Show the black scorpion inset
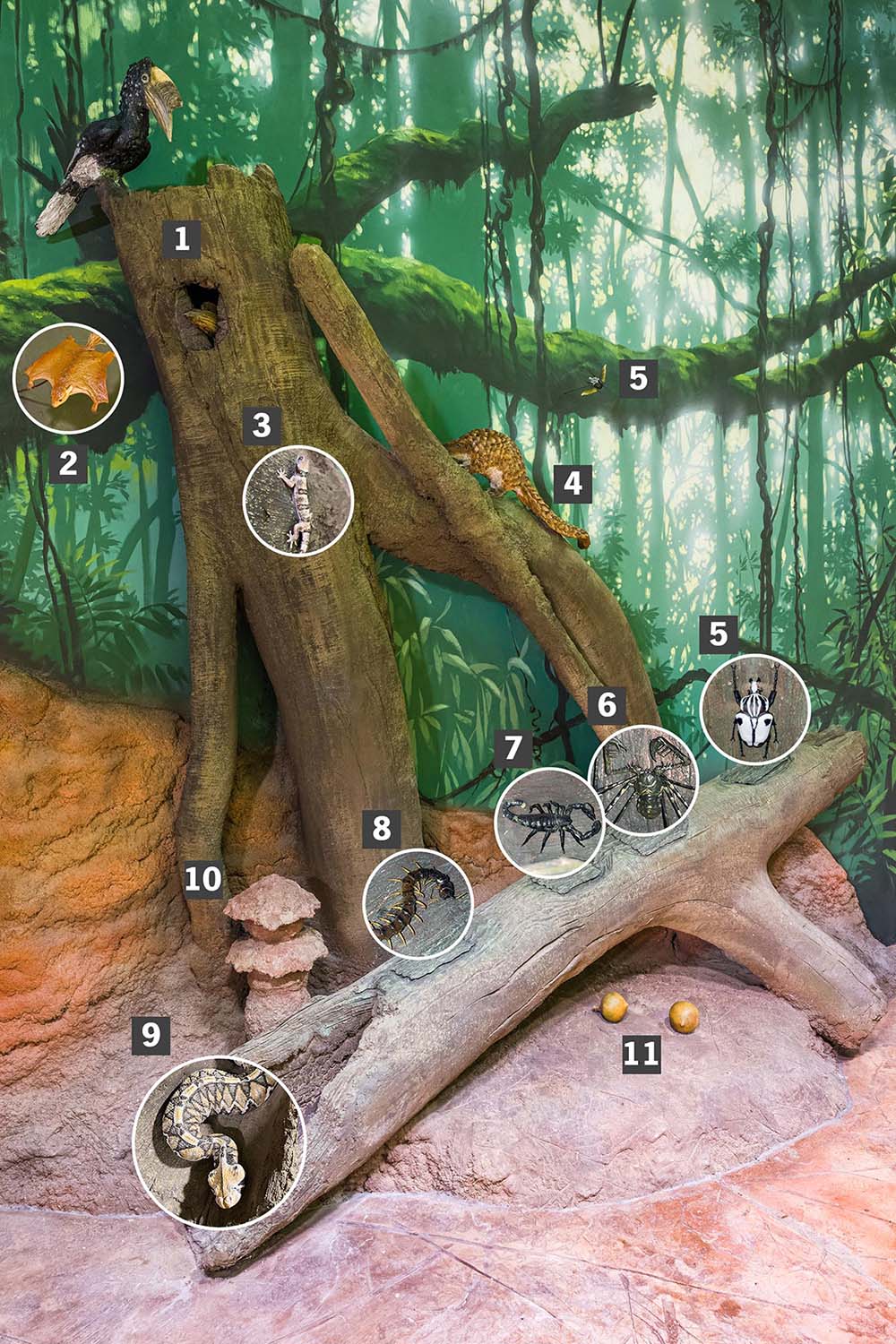This screenshot has width=896, height=1344. click(x=547, y=822)
